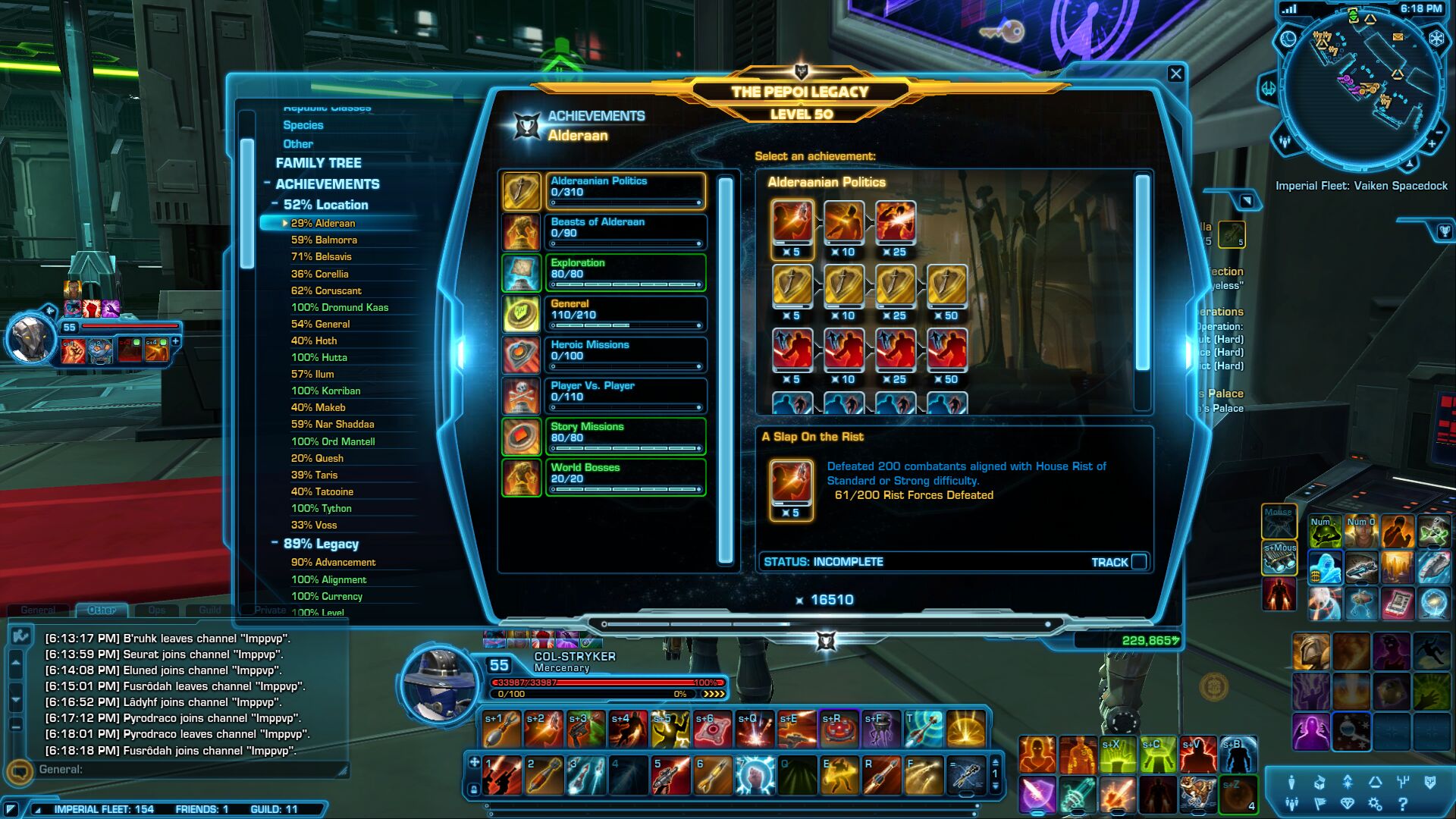The width and height of the screenshot is (1456, 819).
Task: Choose the Story Missions category
Action: click(x=625, y=437)
